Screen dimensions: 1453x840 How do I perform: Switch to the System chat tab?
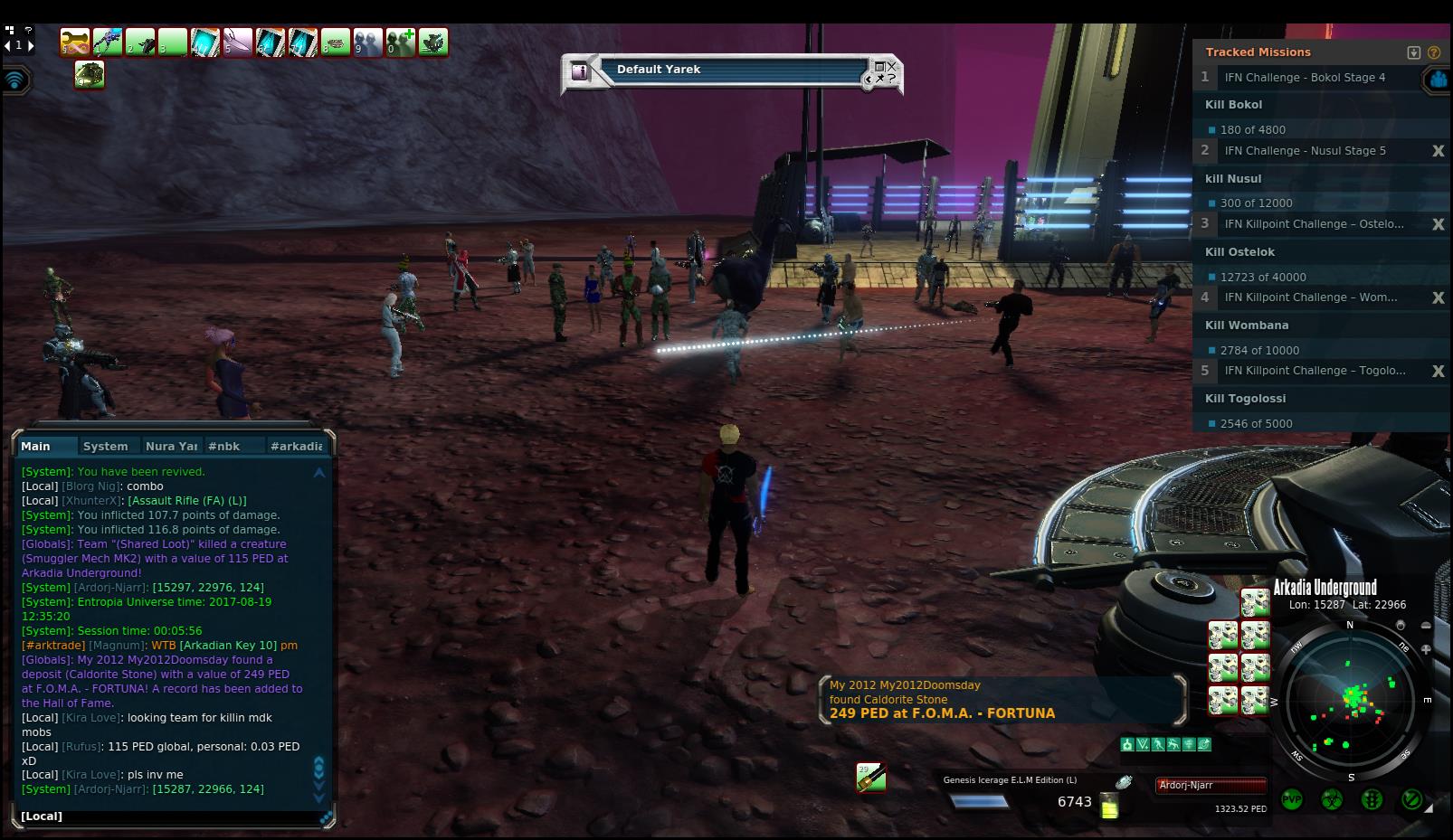105,446
